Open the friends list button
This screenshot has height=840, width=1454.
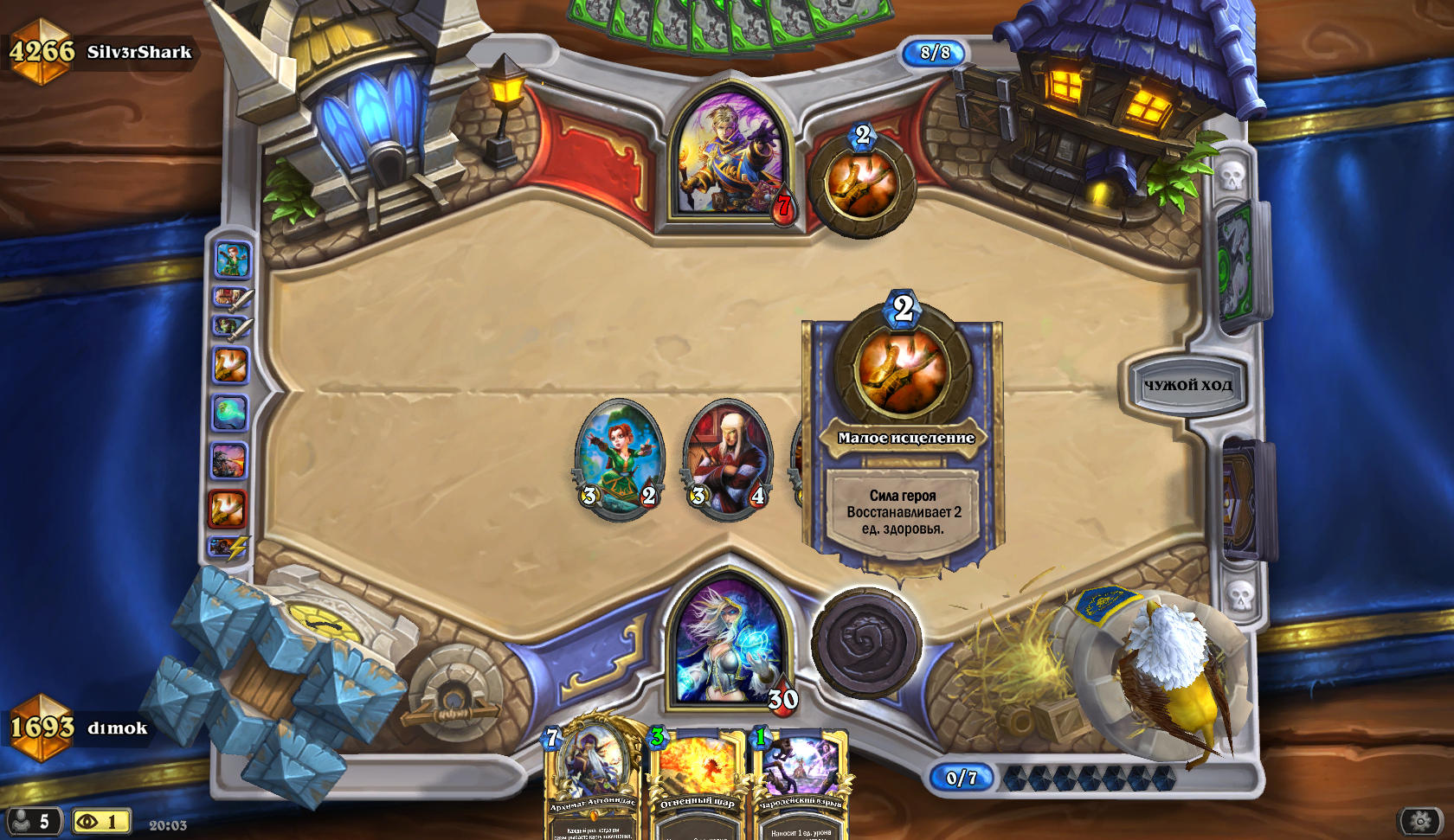[33, 821]
